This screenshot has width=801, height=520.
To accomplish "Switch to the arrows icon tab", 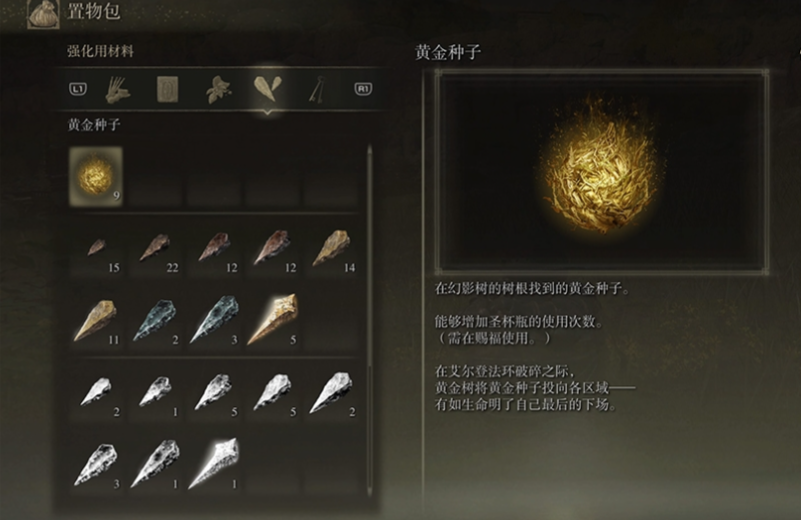I will tap(318, 89).
